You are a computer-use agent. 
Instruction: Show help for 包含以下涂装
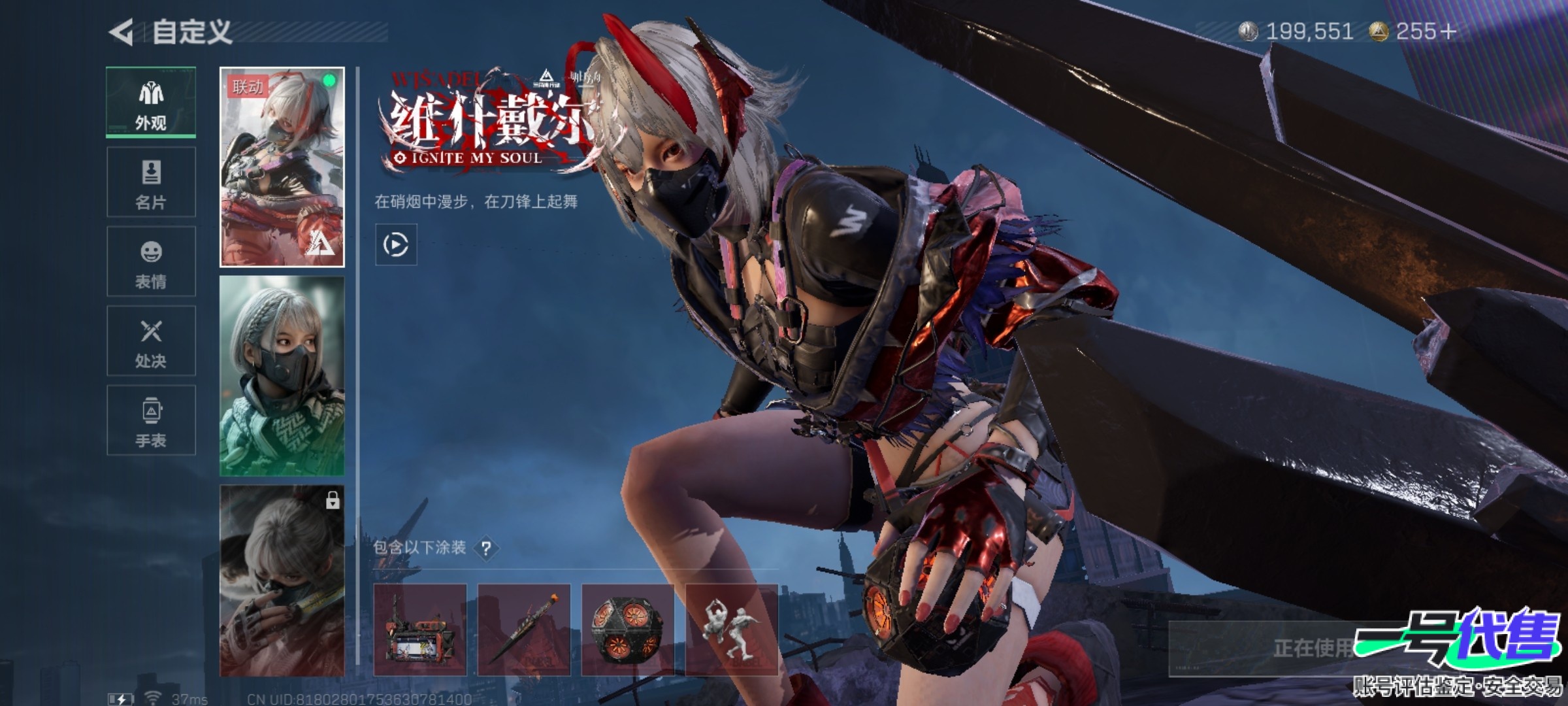tap(486, 548)
